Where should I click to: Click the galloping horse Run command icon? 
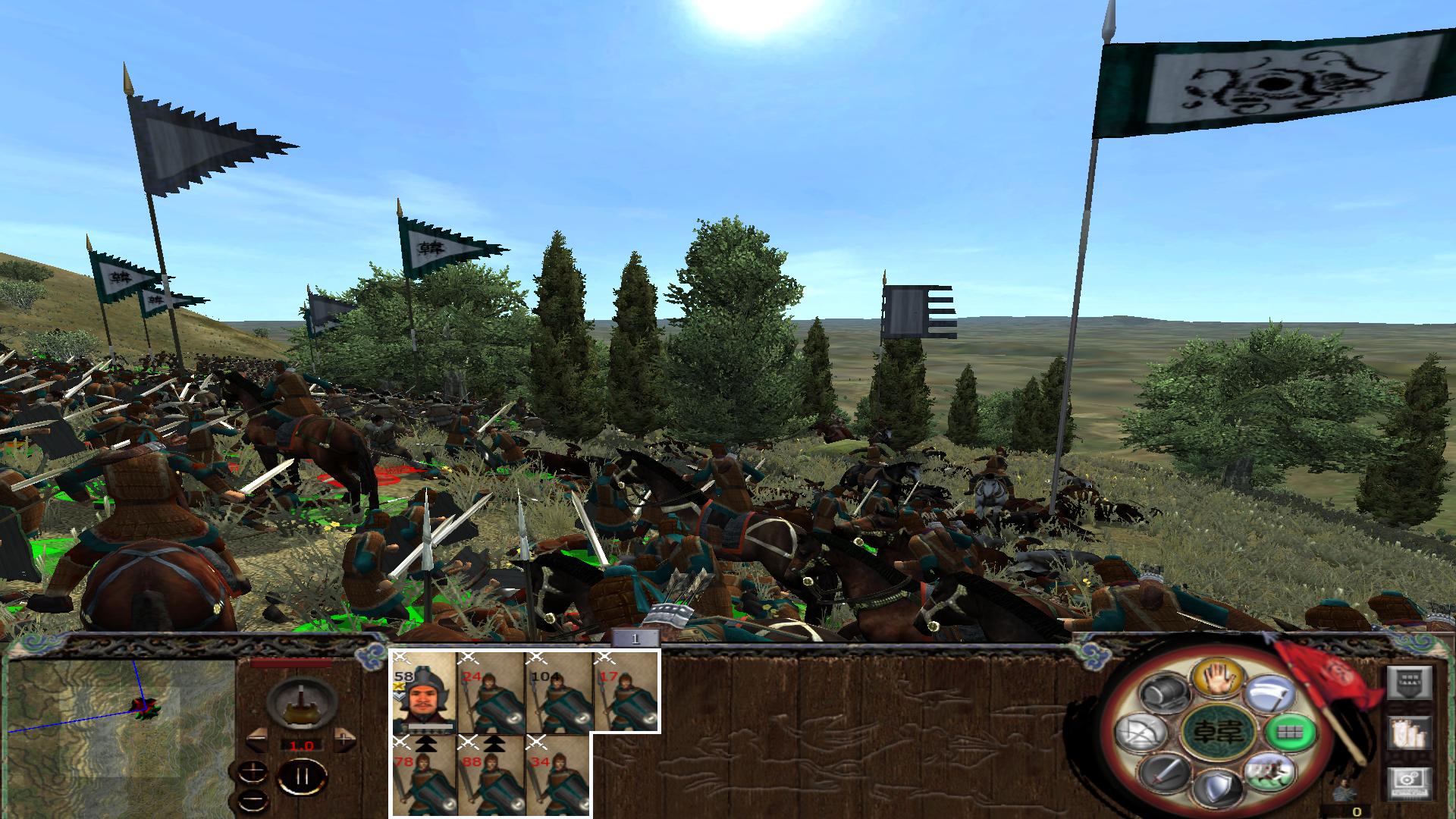click(x=1269, y=773)
